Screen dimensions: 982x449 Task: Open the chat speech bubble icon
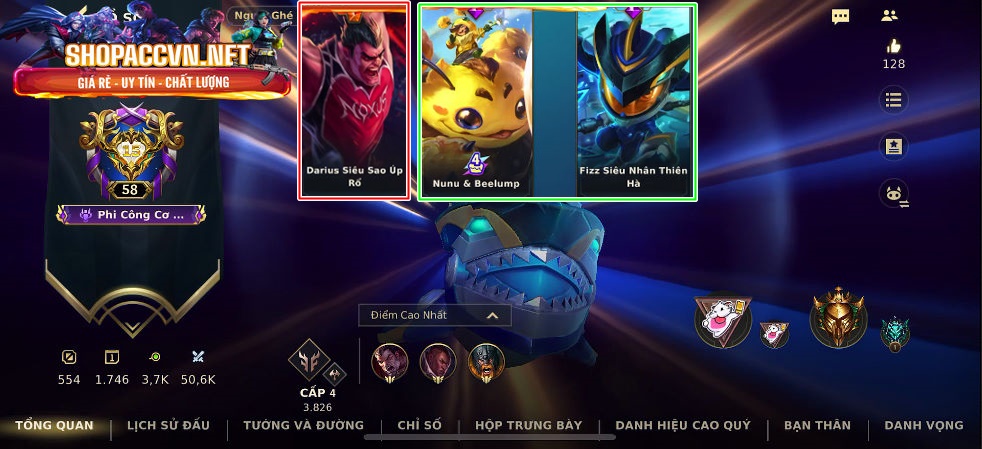841,16
